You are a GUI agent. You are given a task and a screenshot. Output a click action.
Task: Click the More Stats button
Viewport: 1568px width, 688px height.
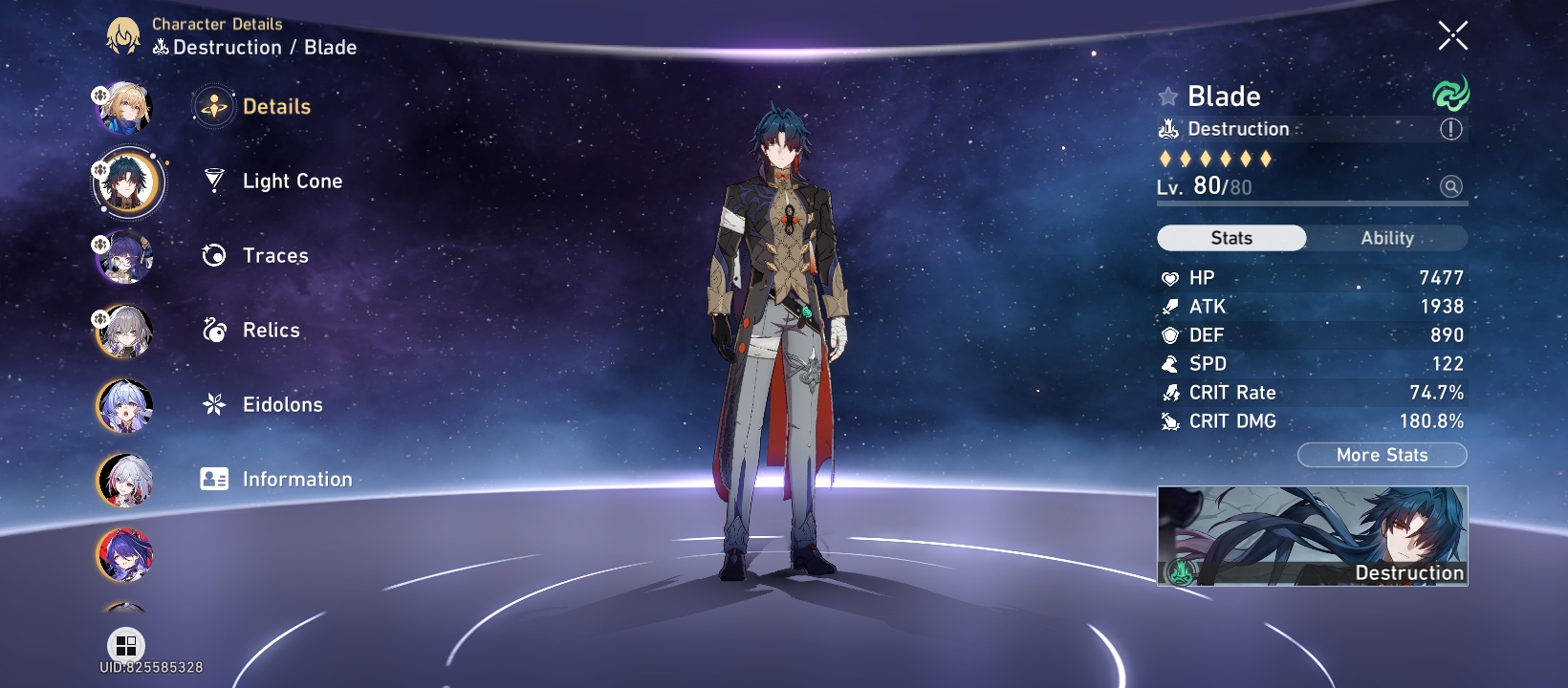(1381, 455)
